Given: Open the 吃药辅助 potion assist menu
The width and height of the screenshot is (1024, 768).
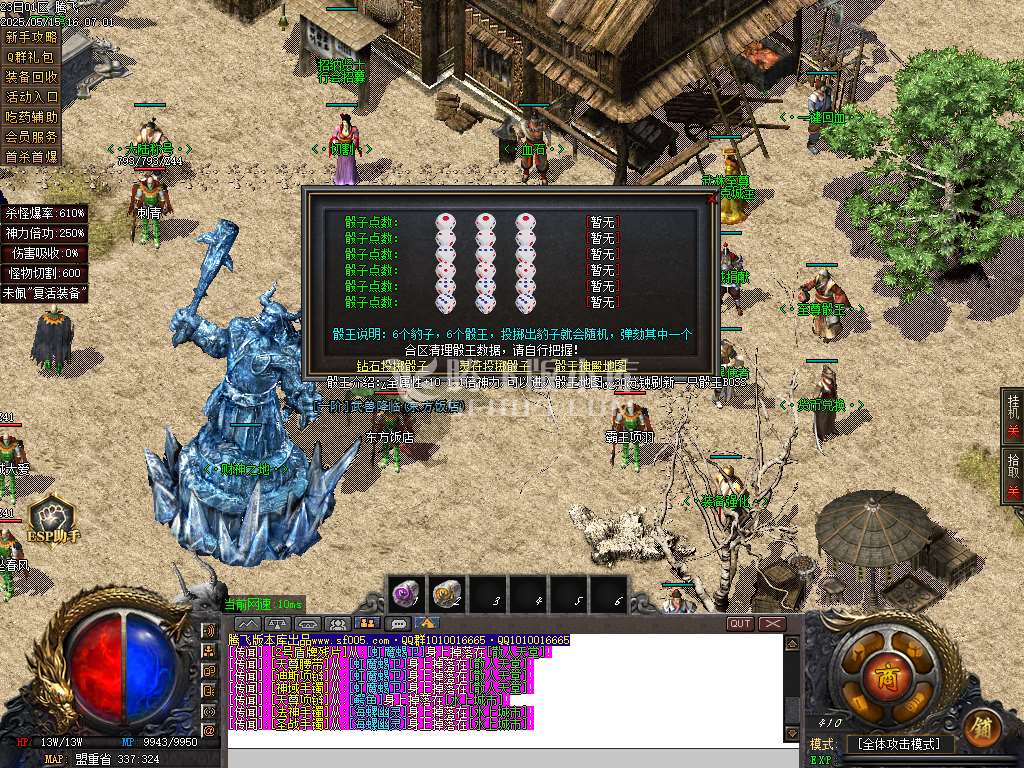Looking at the screenshot, I should click(x=31, y=117).
